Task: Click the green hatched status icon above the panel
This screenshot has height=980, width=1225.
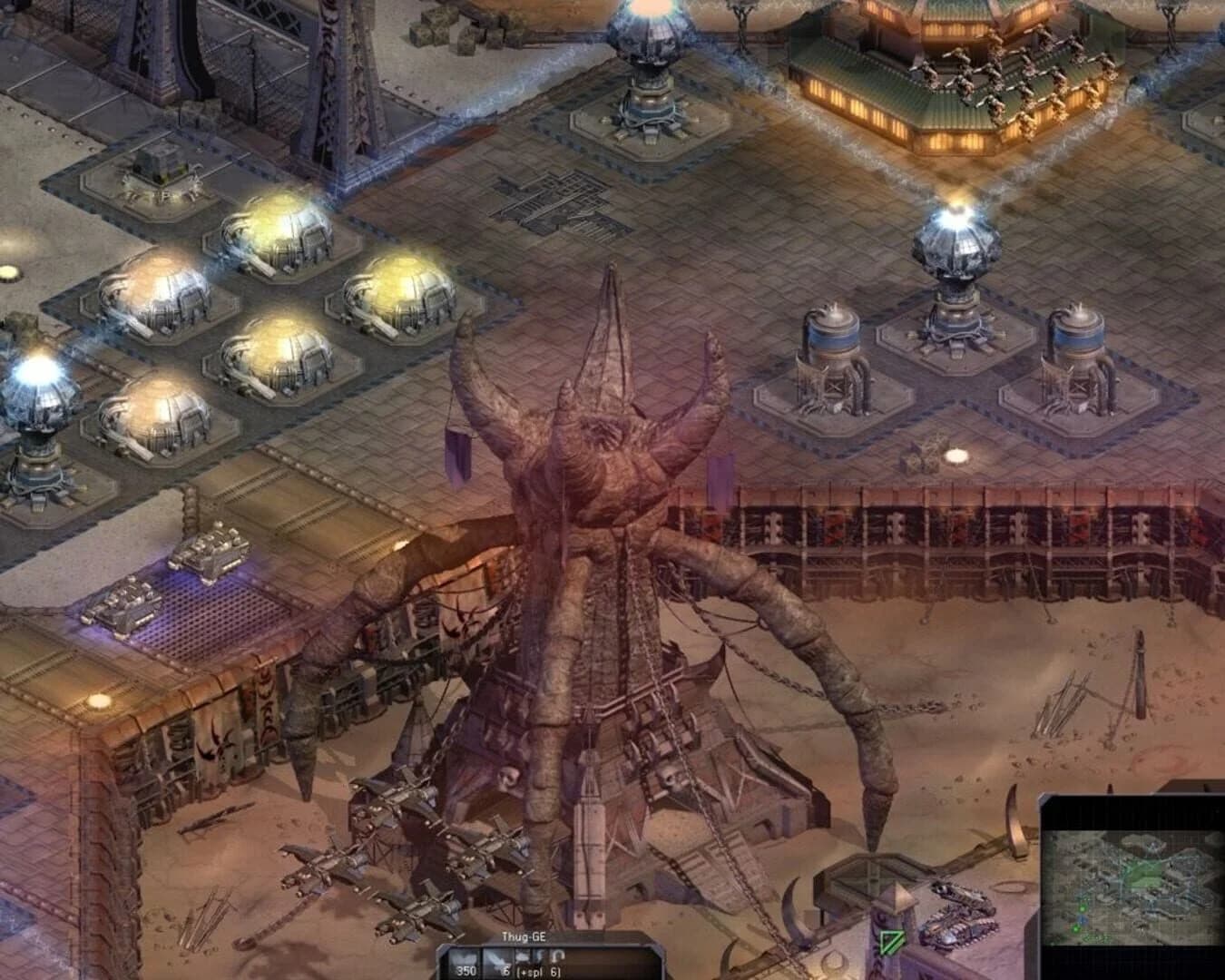Action: 892,942
